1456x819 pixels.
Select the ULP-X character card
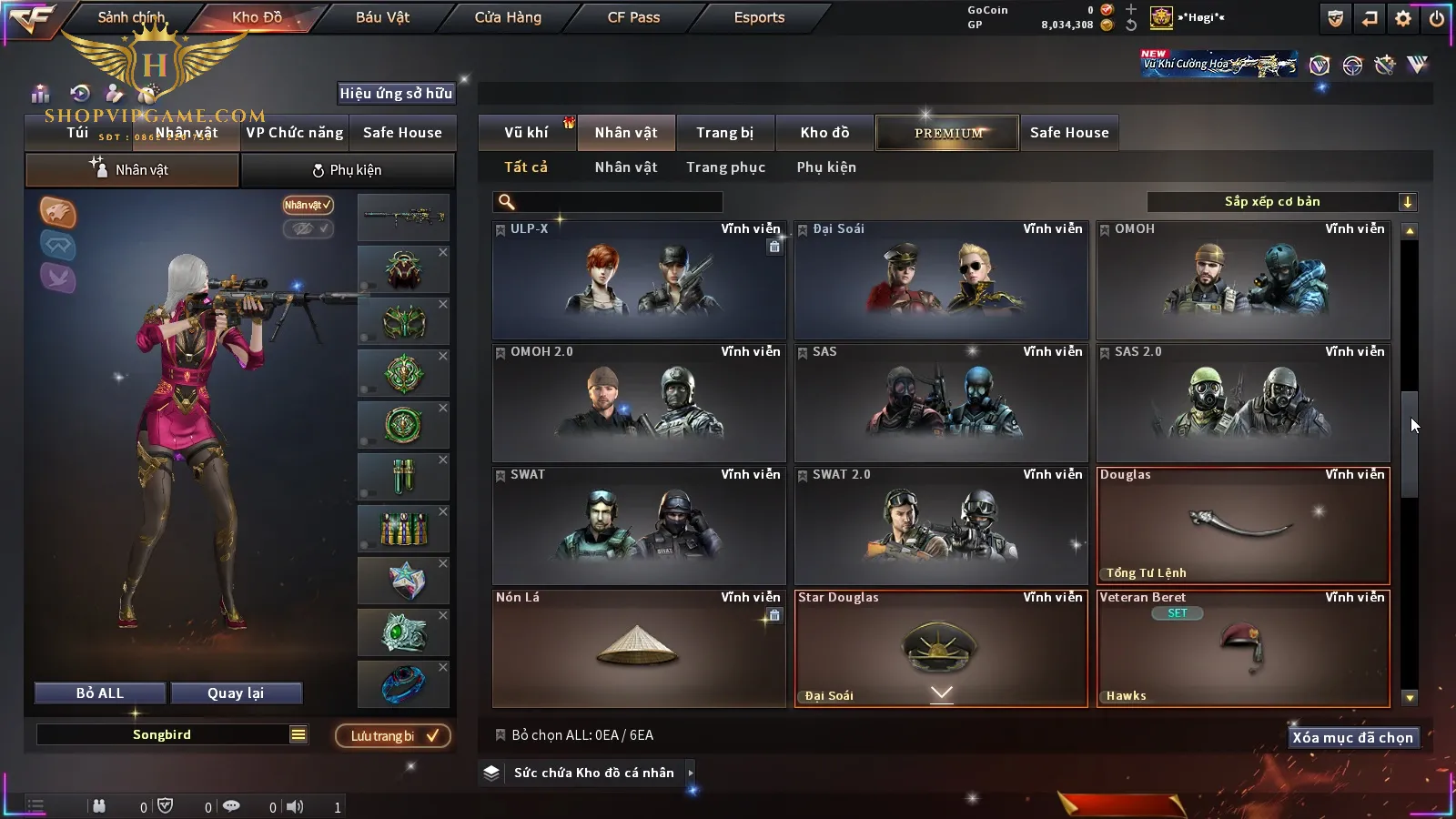[639, 280]
